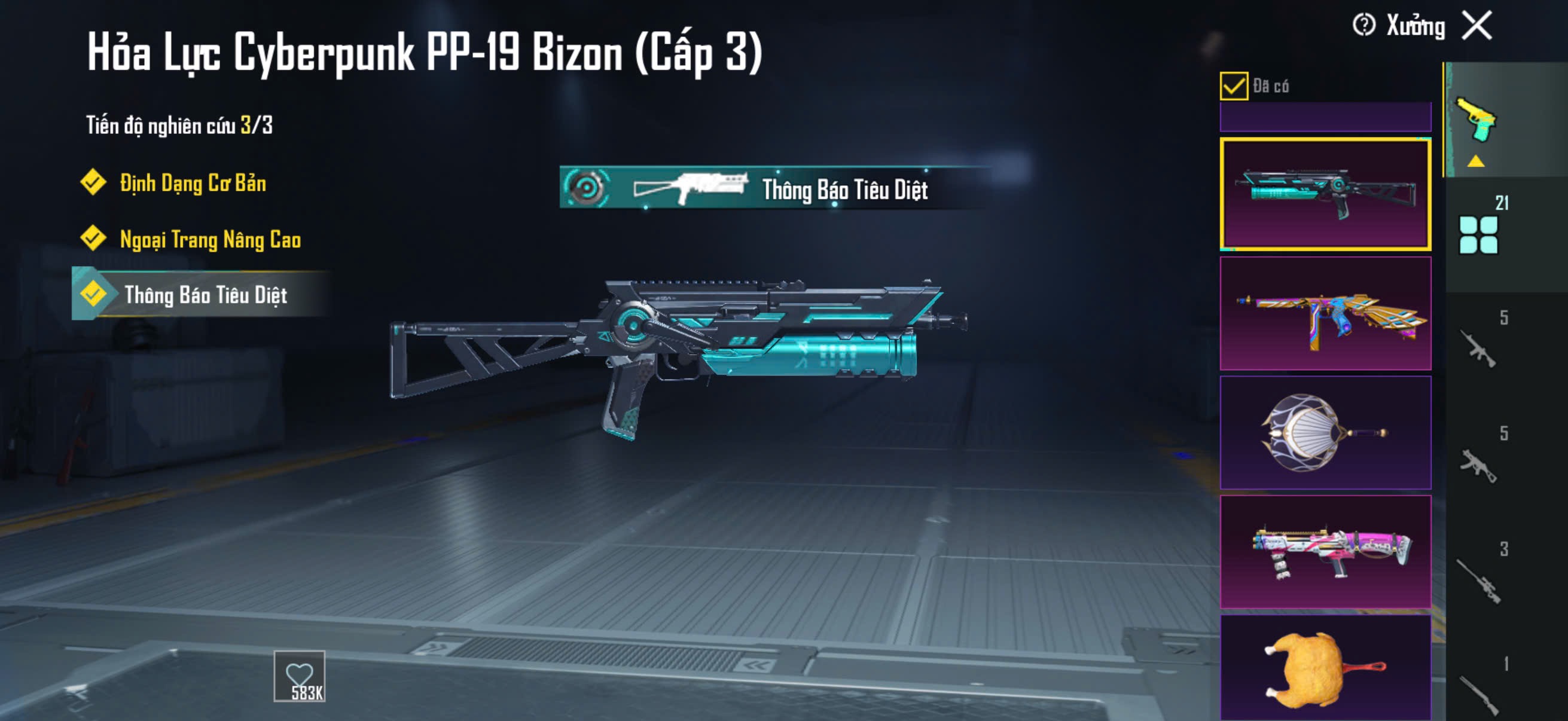Preview the Thông Báo Tiêu Diệt kill banner
This screenshot has height=721, width=1568.
[x=773, y=188]
